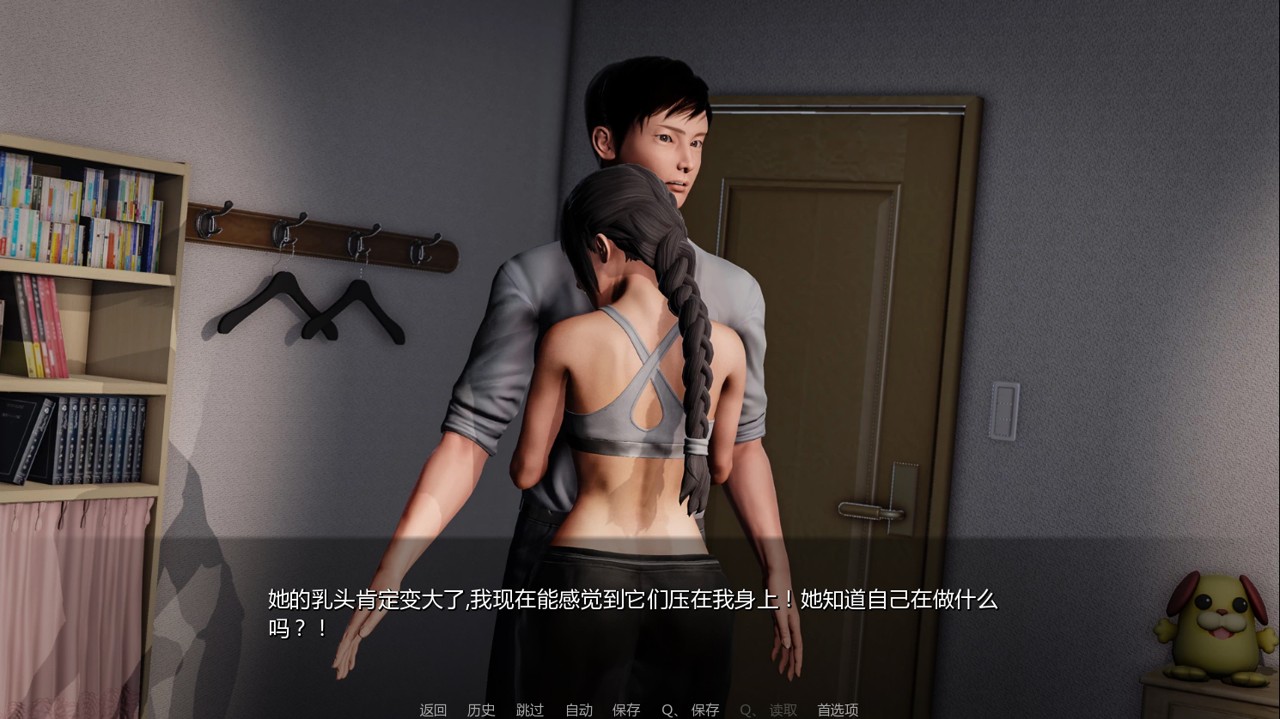Open the 保存 save menu
The image size is (1280, 719).
point(626,710)
